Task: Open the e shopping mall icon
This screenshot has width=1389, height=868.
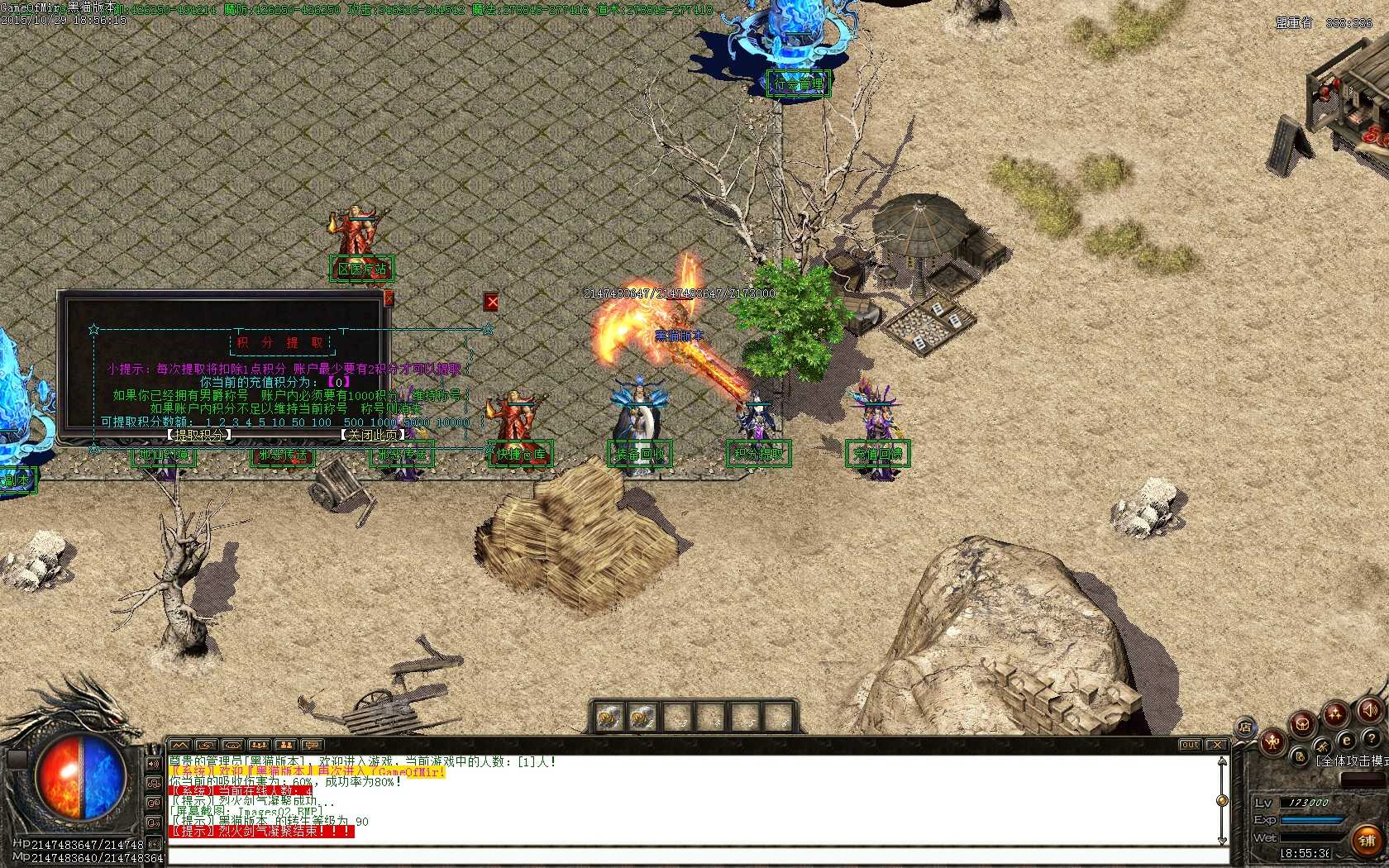Action: 1347,740
